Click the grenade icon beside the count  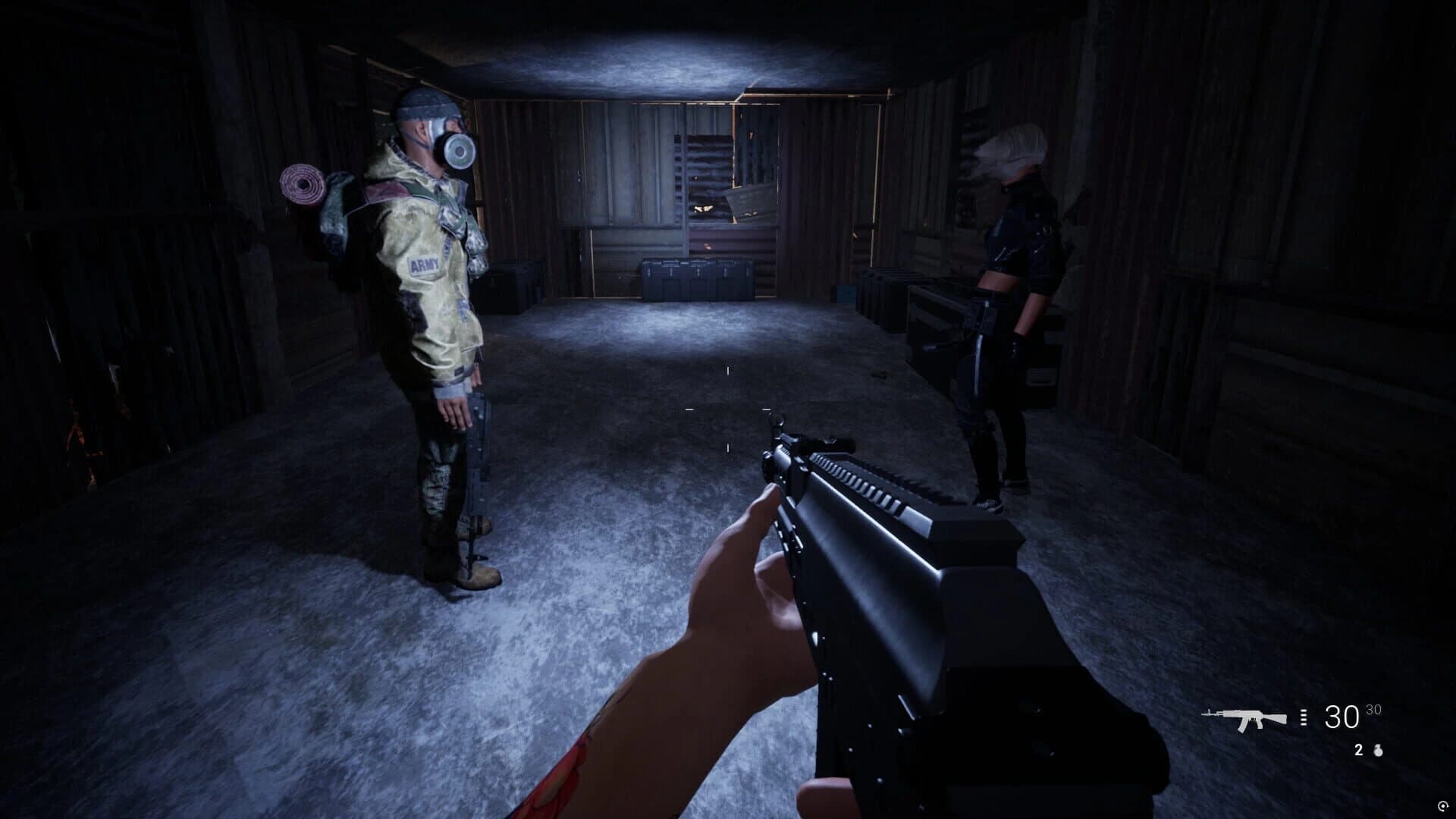pos(1379,751)
